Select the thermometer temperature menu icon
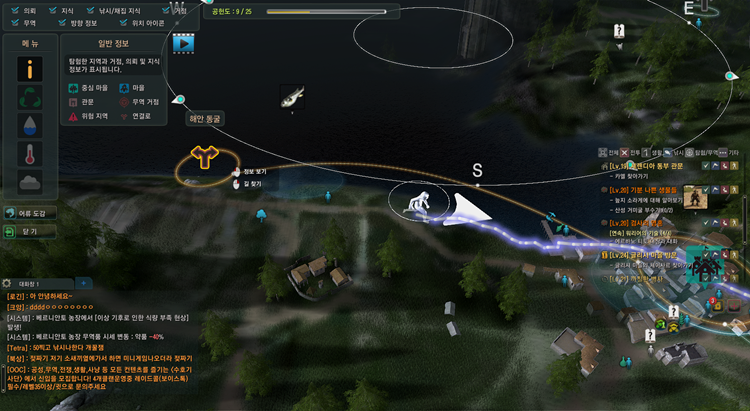The width and height of the screenshot is (750, 411). click(x=30, y=154)
